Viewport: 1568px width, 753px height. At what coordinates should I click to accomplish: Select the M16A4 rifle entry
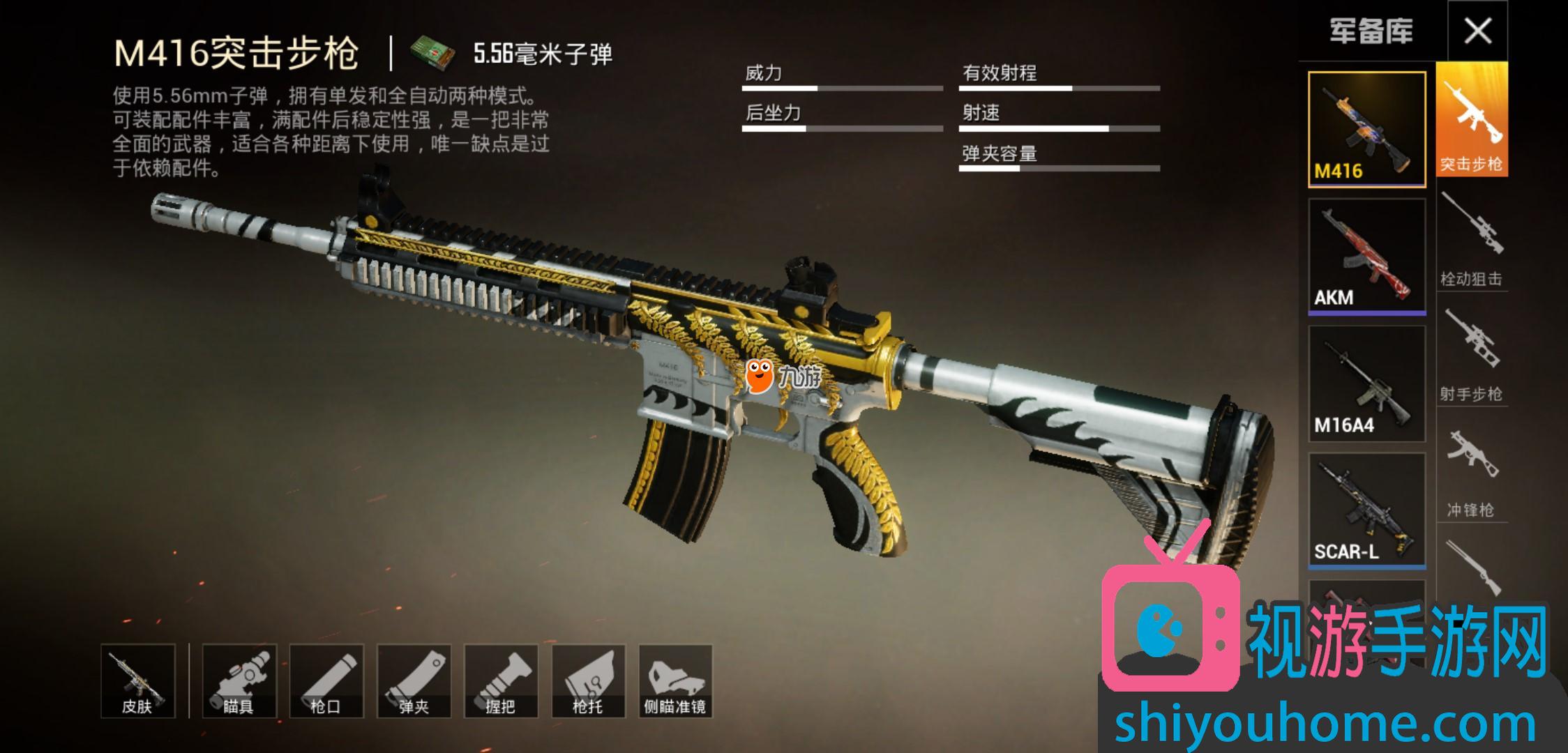tap(1366, 383)
